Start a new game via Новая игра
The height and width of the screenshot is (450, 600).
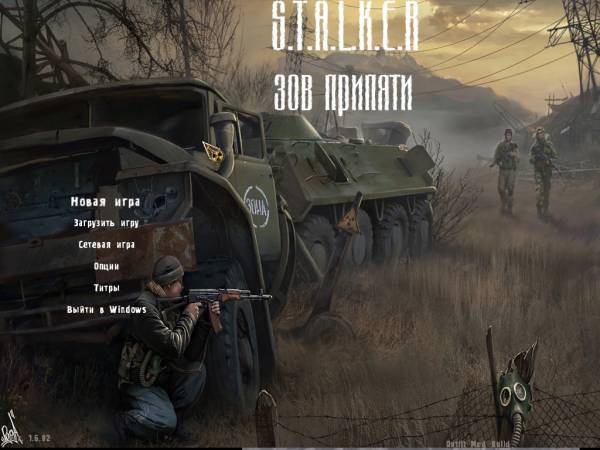105,201
